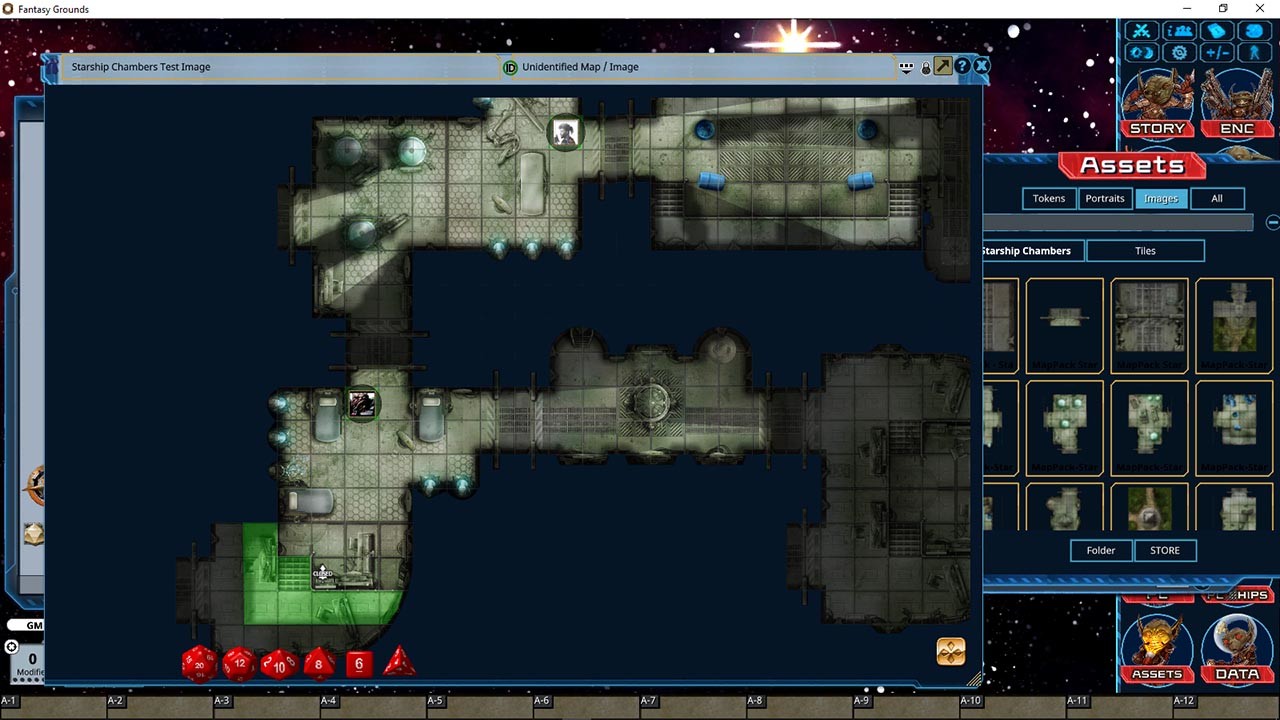Viewport: 1280px width, 720px height.
Task: Toggle the CLOSED door marker on the map
Action: click(x=321, y=573)
